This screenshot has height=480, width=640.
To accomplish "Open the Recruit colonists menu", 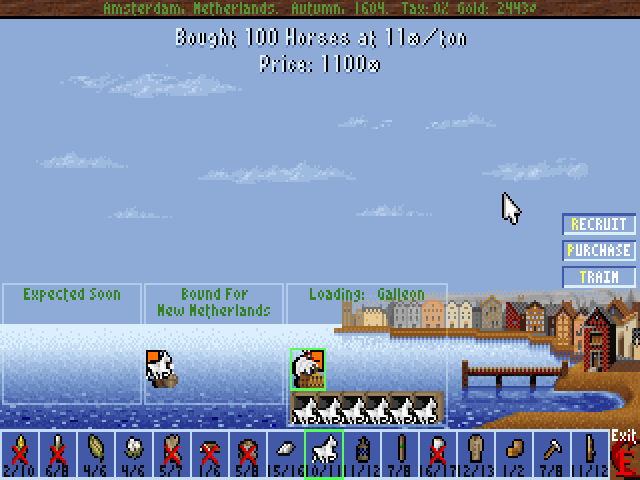I will pos(598,225).
